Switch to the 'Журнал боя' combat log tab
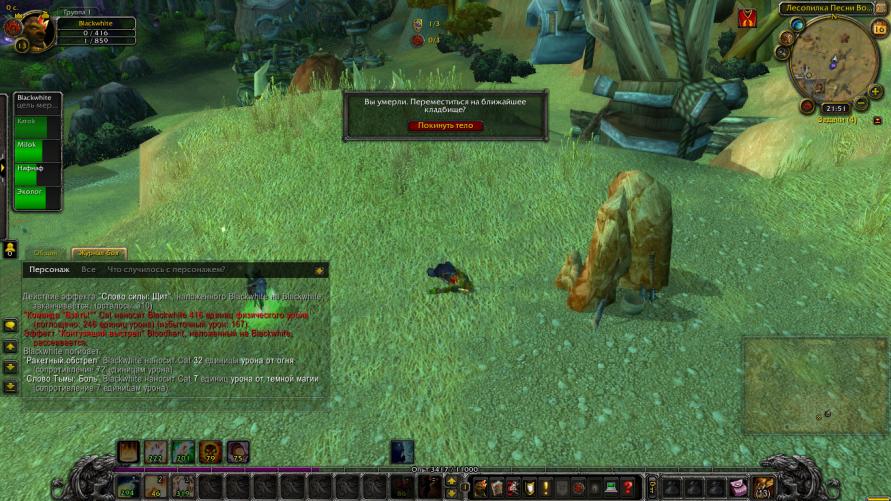Screen dimensions: 891x501 (x=99, y=254)
